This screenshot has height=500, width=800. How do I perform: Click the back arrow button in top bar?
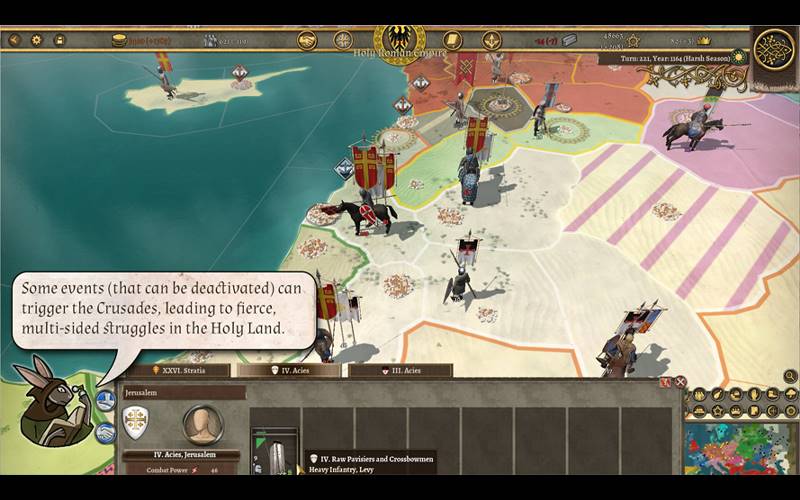tap(15, 40)
